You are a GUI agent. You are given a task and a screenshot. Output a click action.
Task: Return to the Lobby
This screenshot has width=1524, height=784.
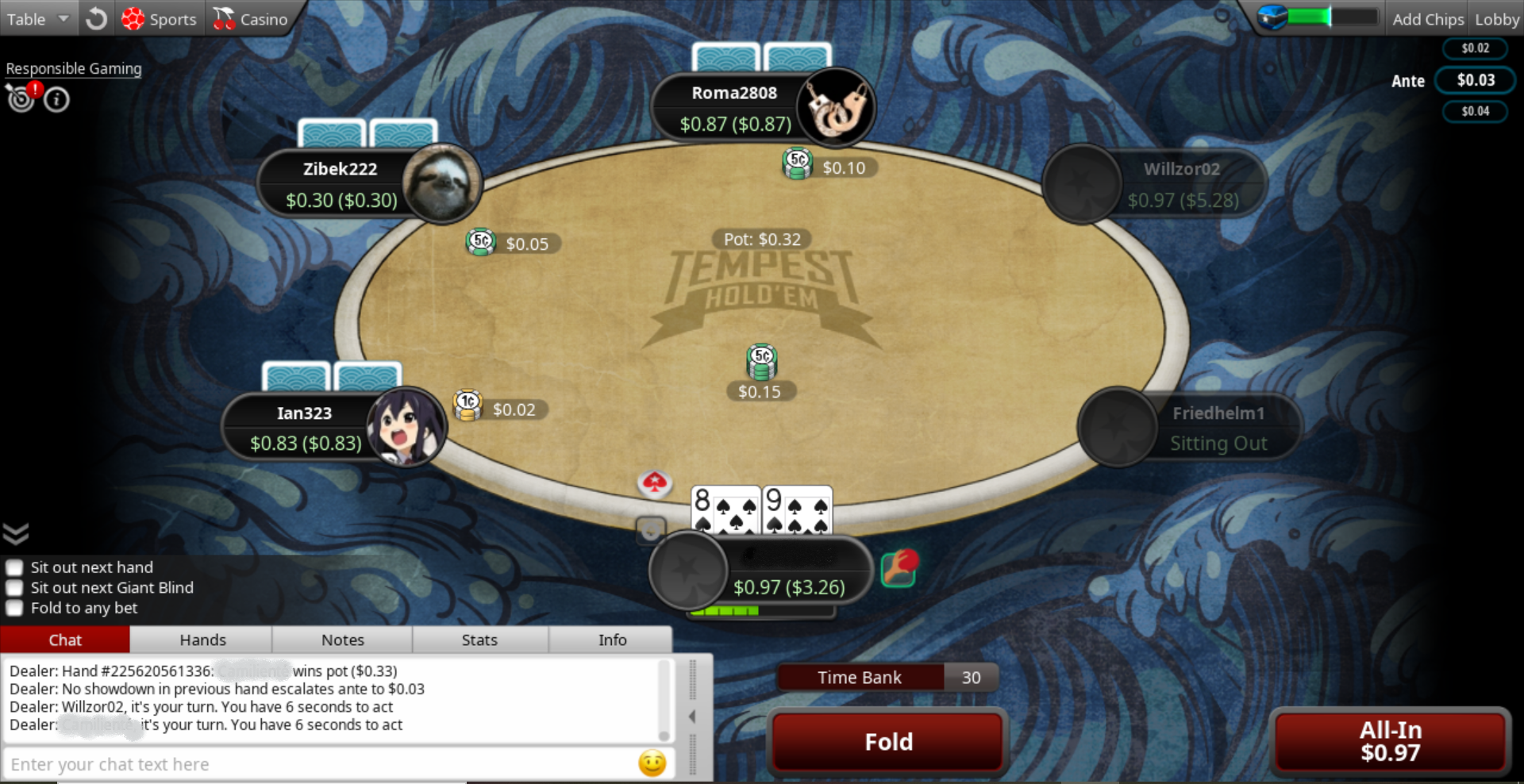tap(1496, 19)
